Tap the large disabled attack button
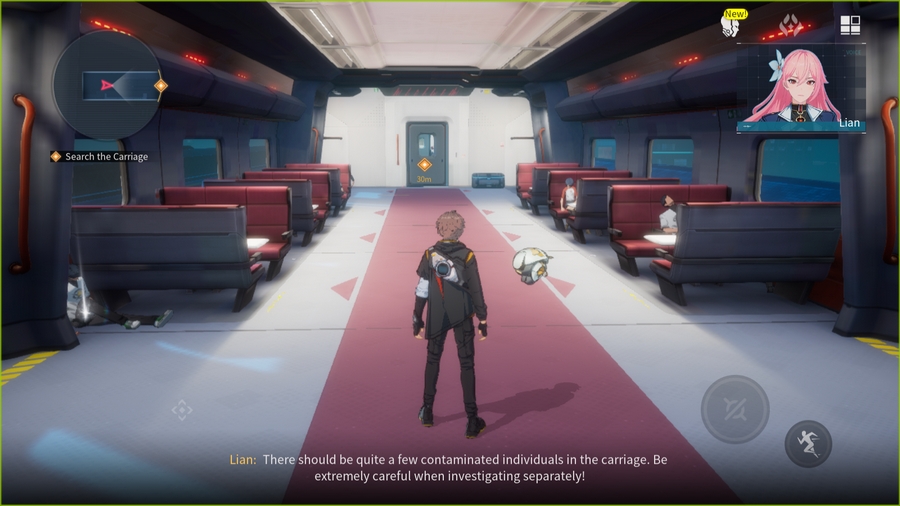900x506 pixels. pyautogui.click(x=735, y=409)
